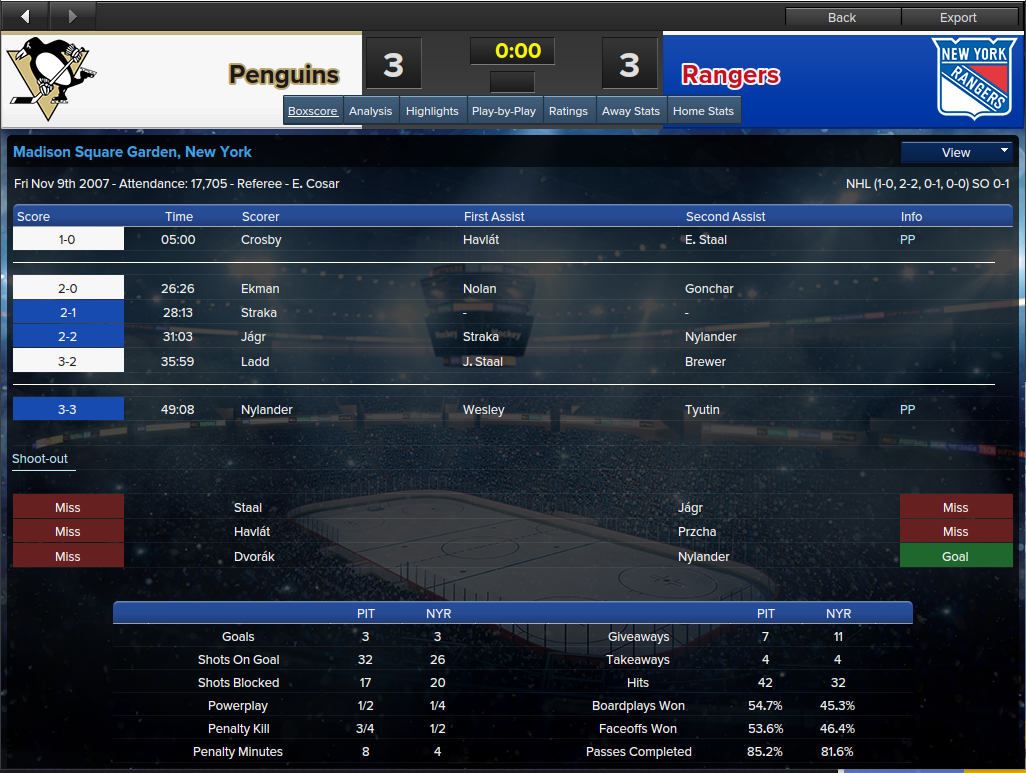Click Wesley in the First Assist column
This screenshot has height=773, width=1026.
coord(484,410)
